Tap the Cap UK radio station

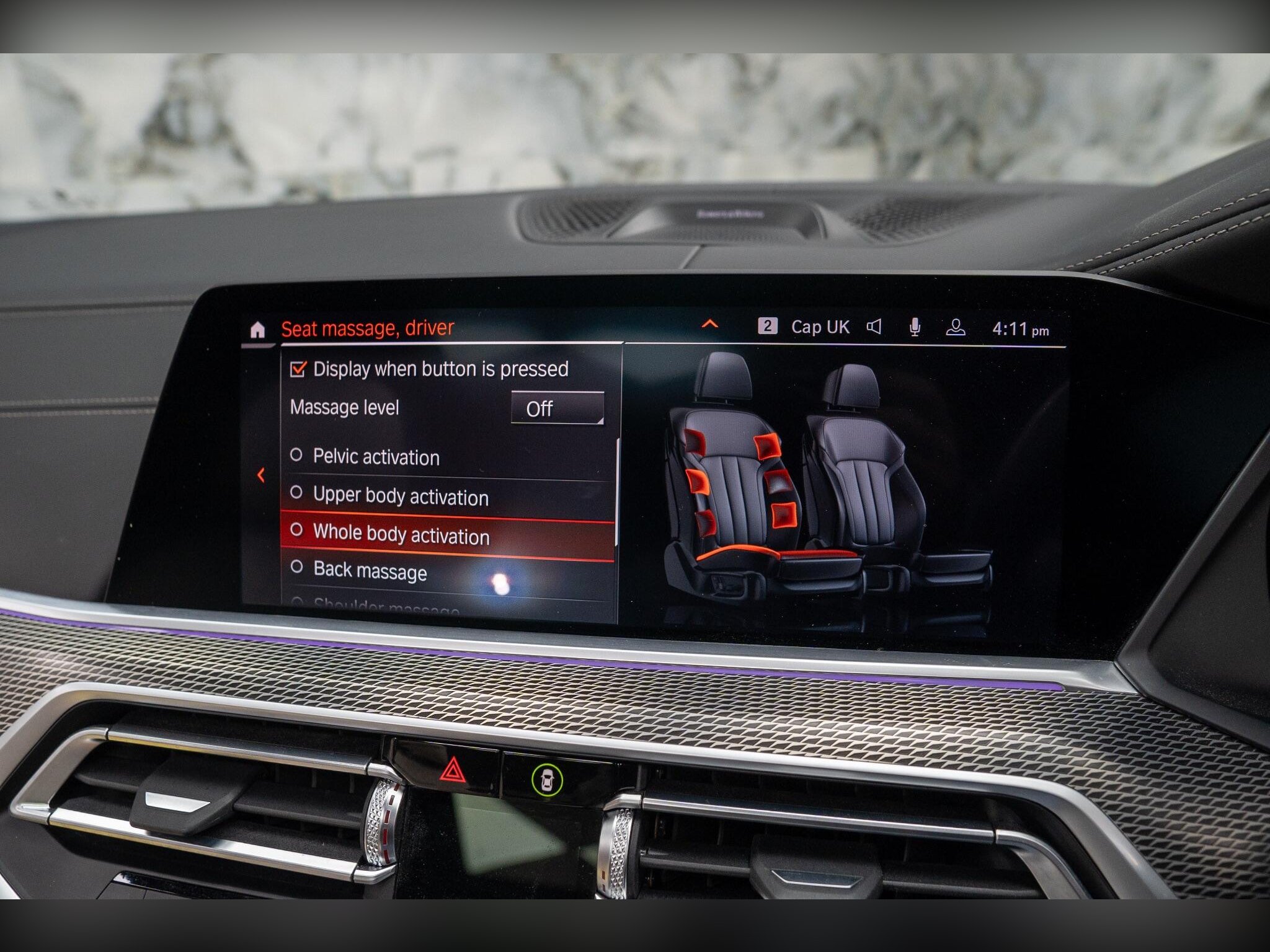click(819, 327)
